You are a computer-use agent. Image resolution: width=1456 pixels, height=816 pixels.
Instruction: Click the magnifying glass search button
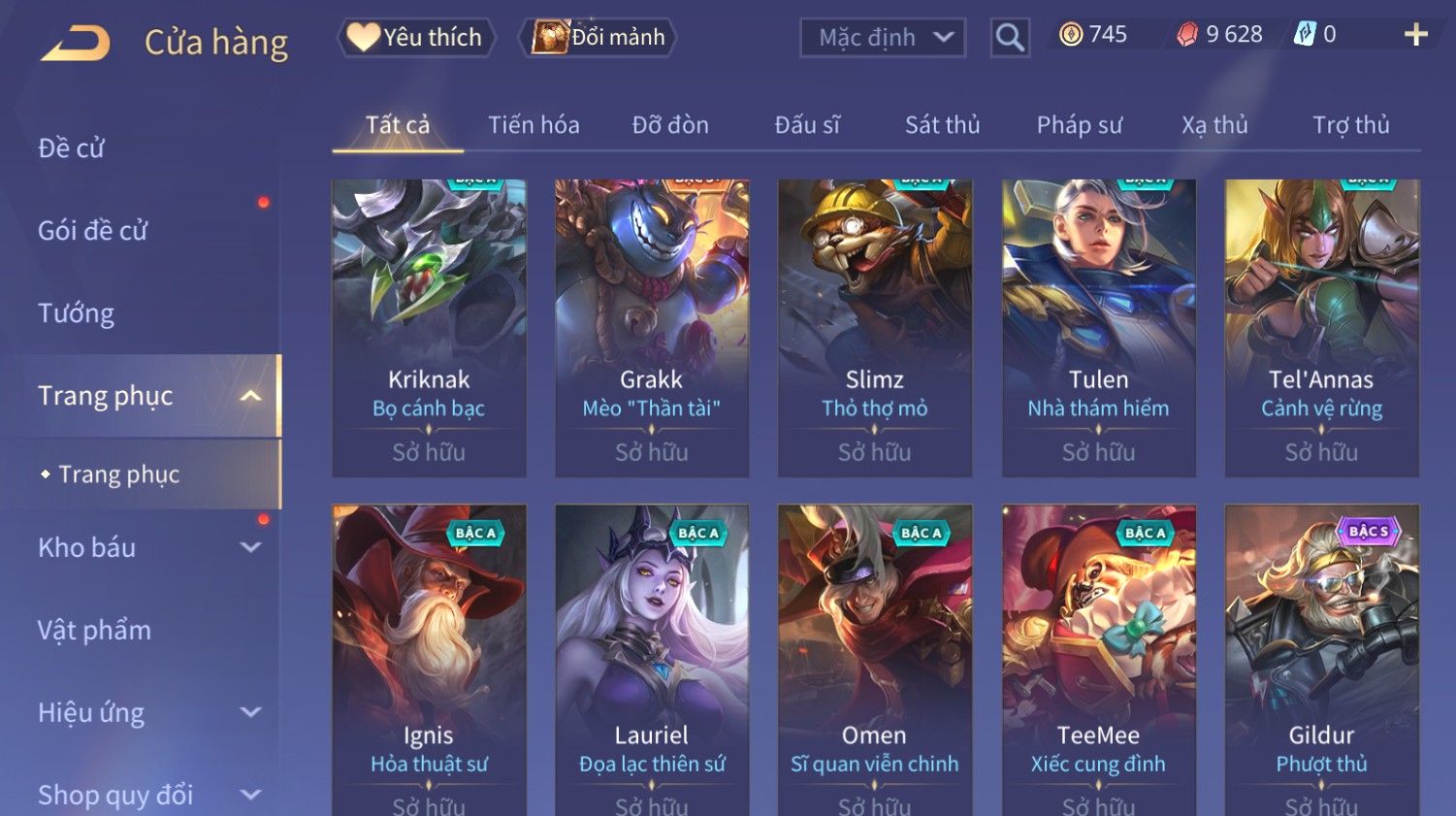pyautogui.click(x=1010, y=38)
